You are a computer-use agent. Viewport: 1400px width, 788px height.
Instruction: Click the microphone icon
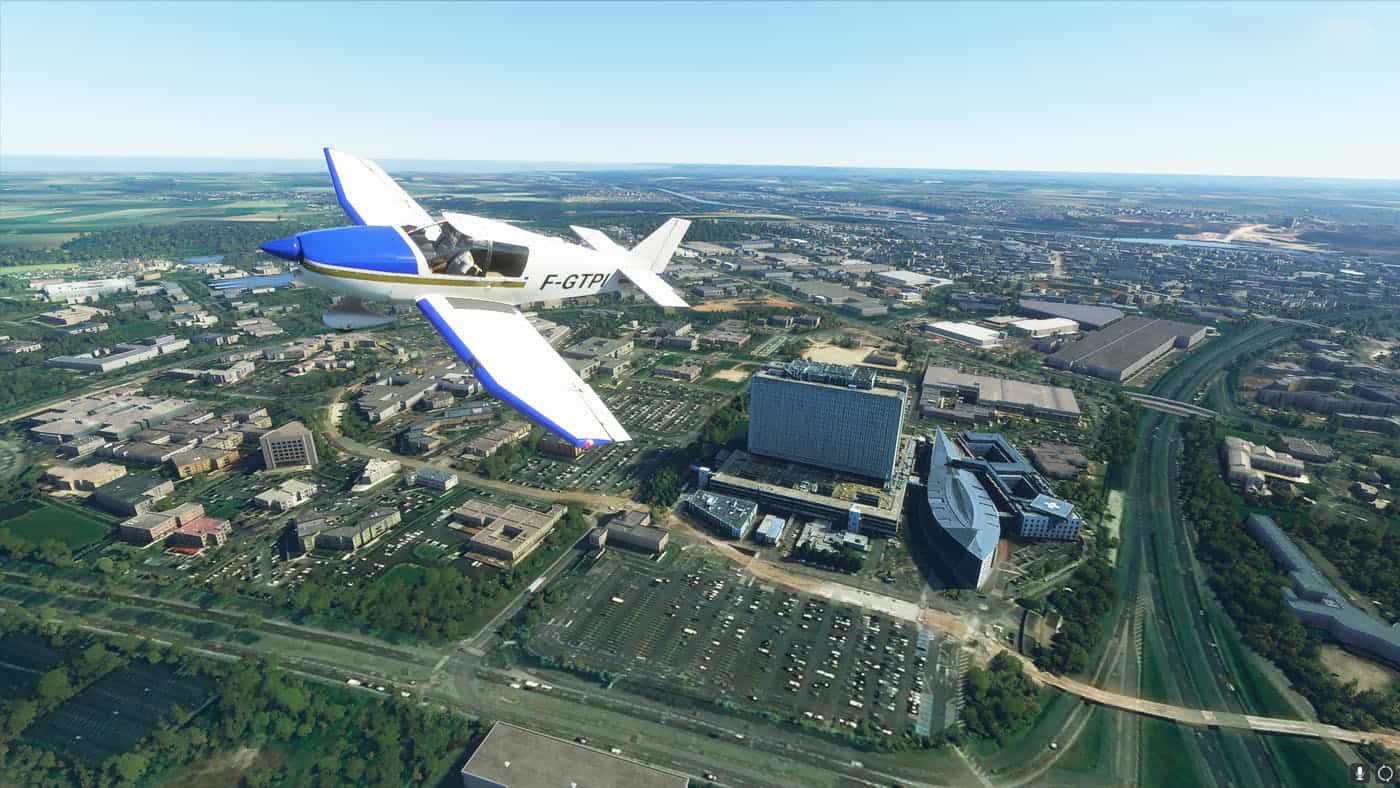(1360, 773)
